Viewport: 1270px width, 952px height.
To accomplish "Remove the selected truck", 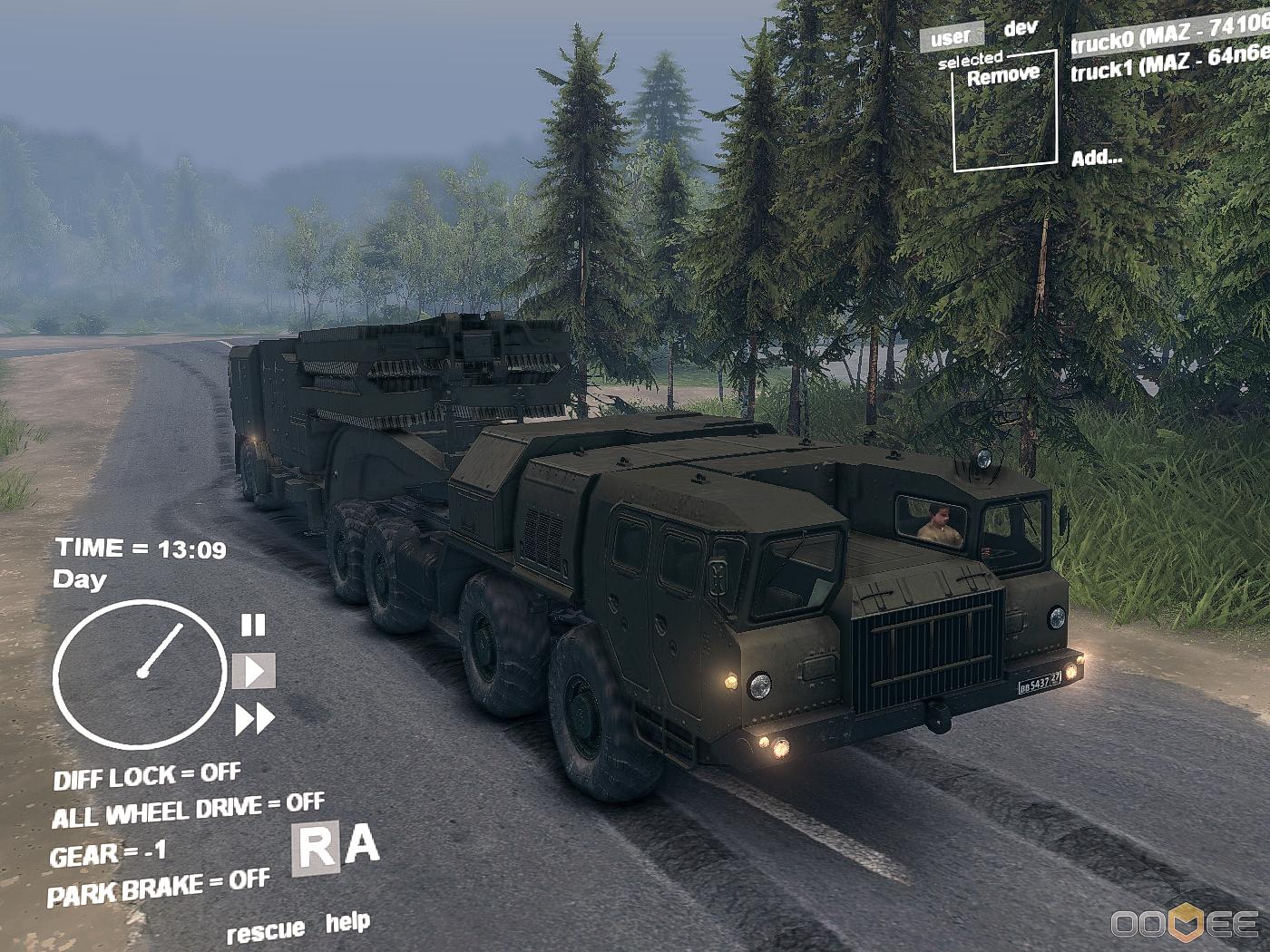I will [1002, 76].
